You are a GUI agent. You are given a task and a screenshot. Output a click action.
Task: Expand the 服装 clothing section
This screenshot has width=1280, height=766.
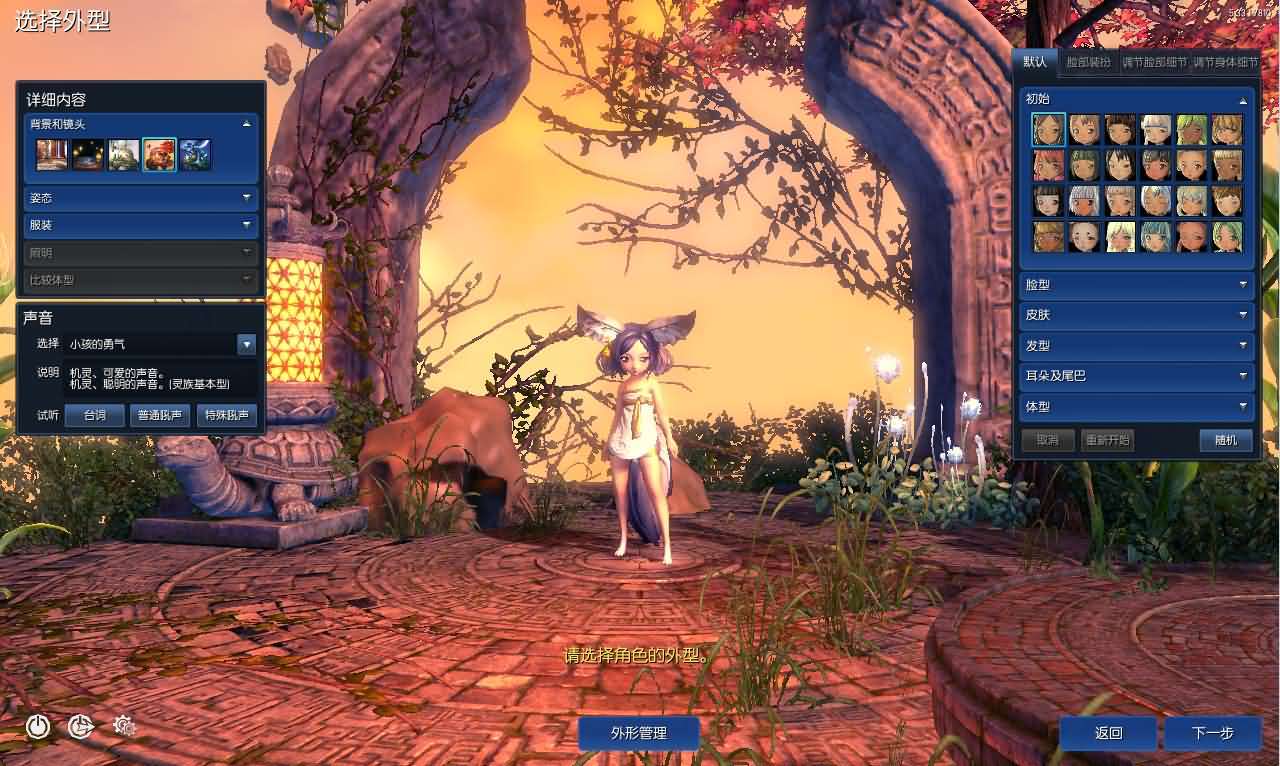[x=140, y=224]
